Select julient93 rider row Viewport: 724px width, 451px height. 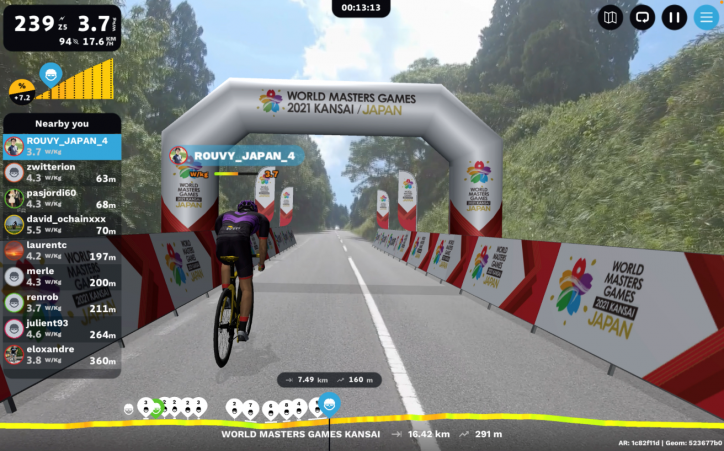coord(62,328)
